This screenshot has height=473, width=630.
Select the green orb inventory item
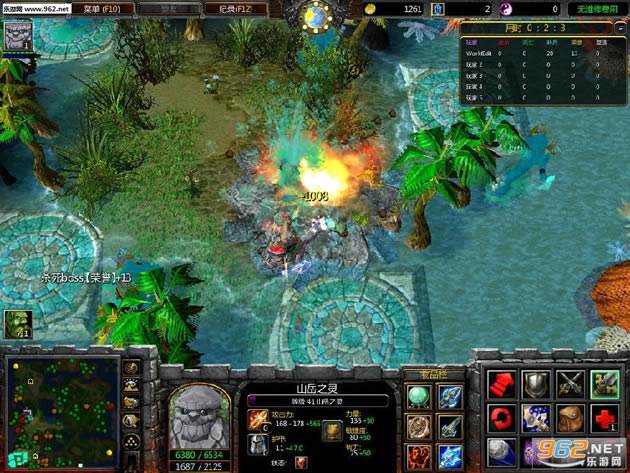(419, 397)
